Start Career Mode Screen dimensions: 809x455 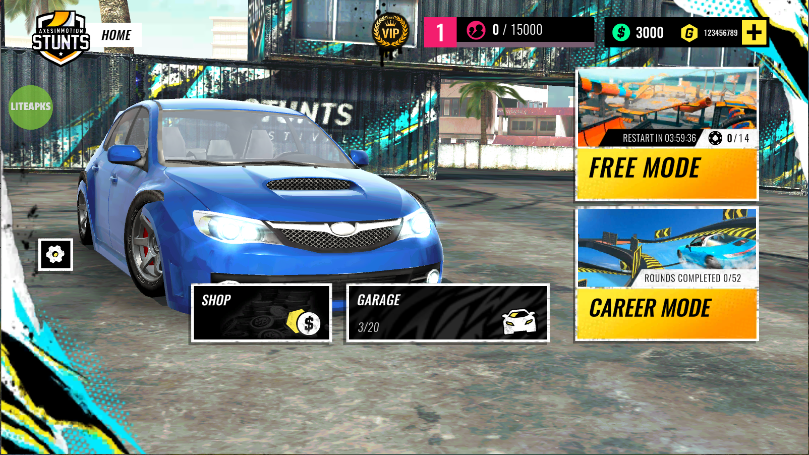click(666, 274)
